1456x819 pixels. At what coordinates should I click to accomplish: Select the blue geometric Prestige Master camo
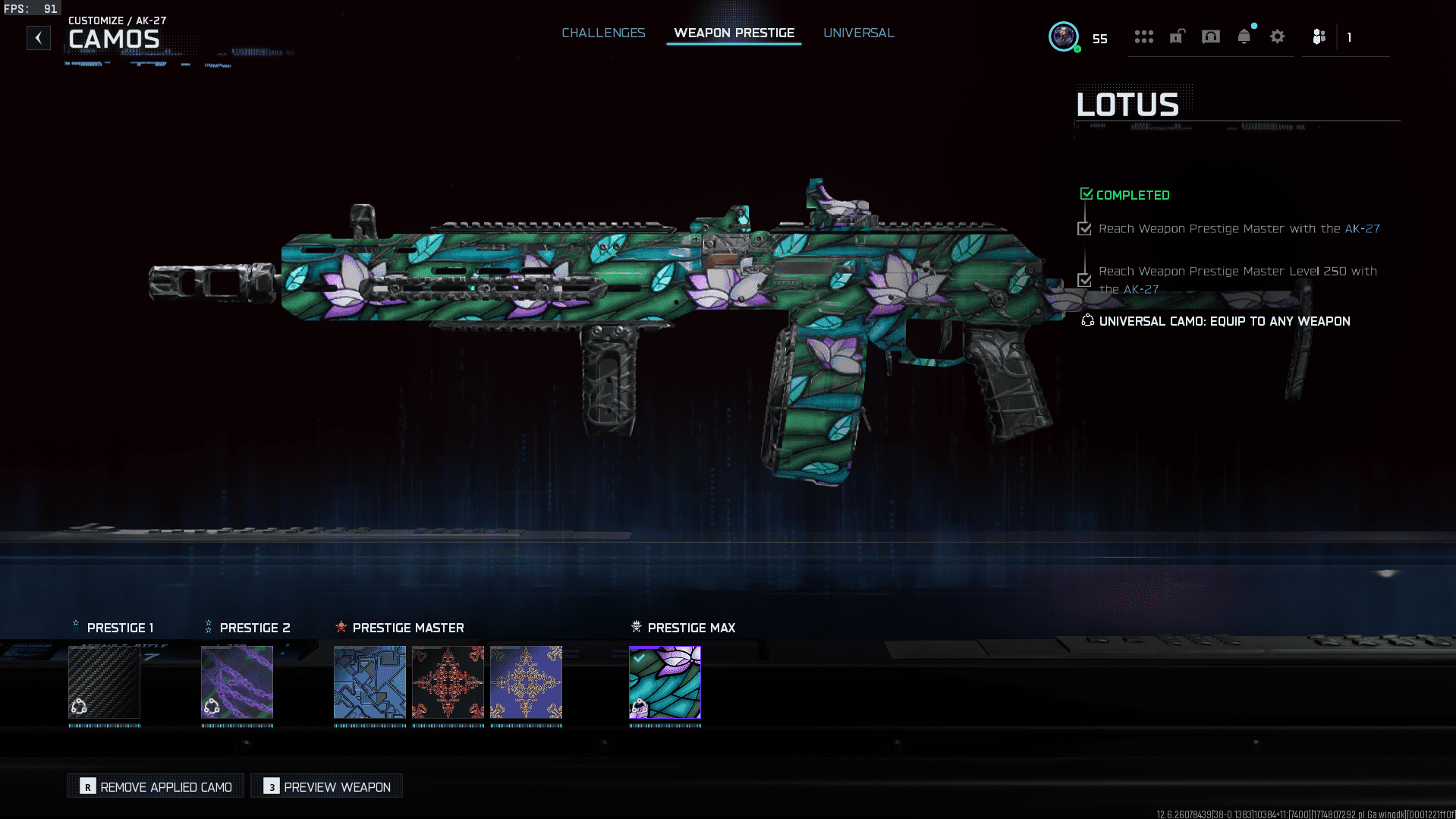point(370,682)
